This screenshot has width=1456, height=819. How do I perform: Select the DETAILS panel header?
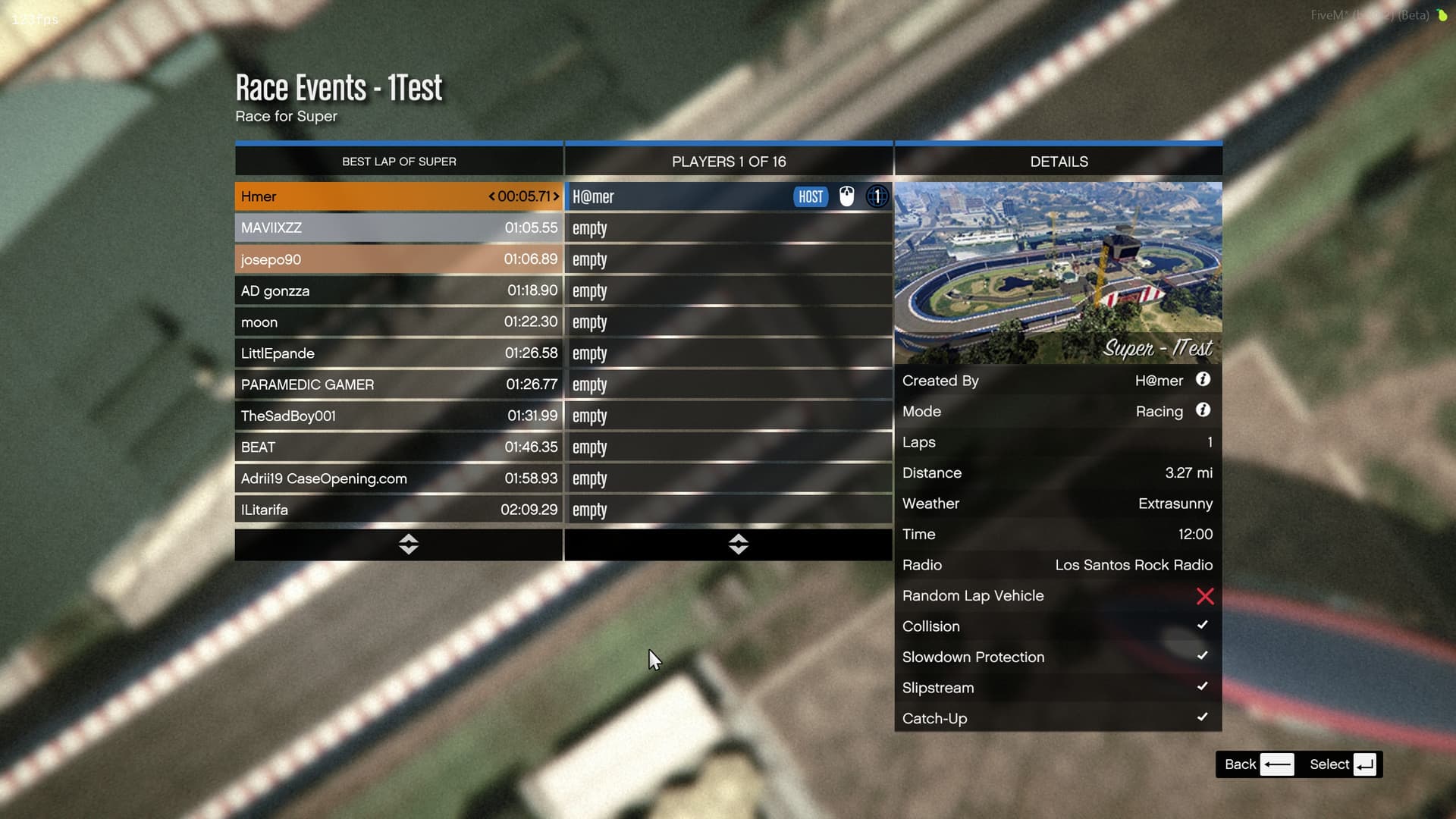(x=1059, y=161)
